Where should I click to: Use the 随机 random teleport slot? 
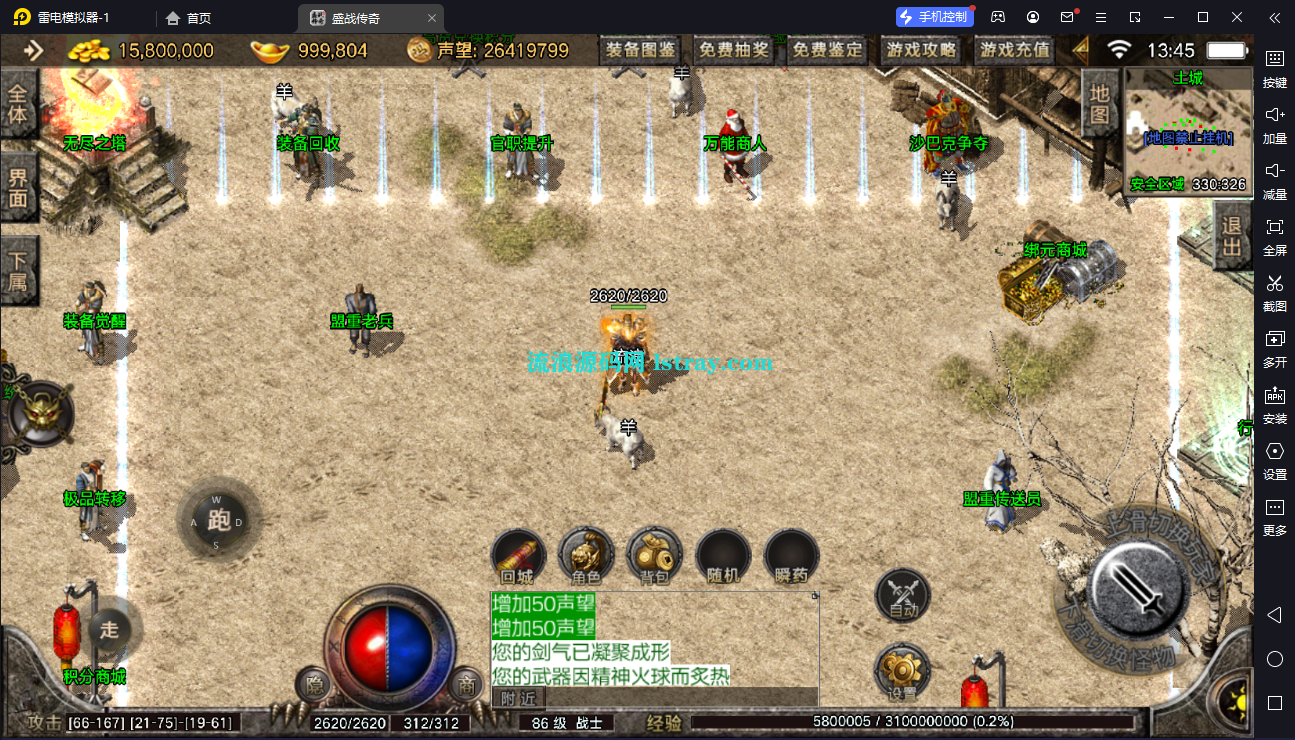point(722,556)
